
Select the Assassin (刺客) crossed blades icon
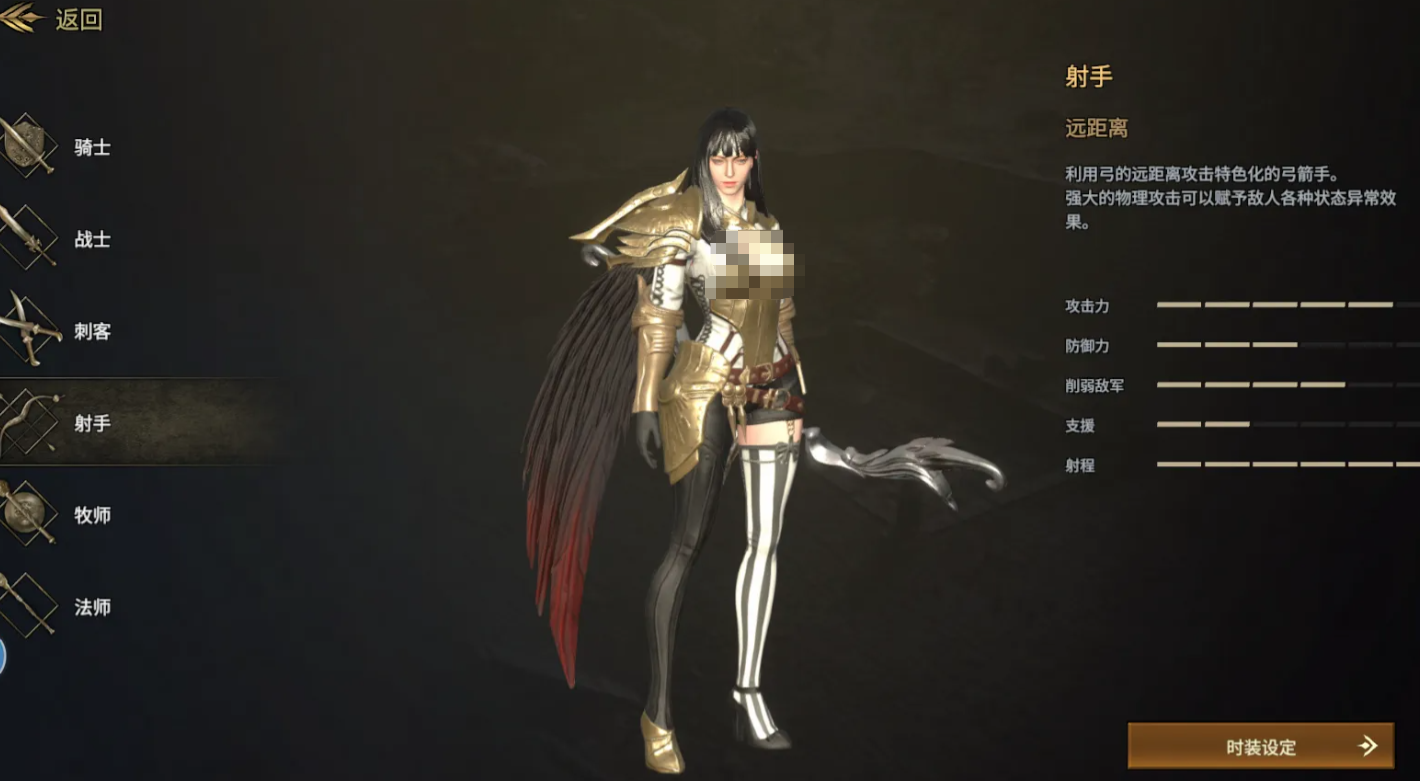25,329
